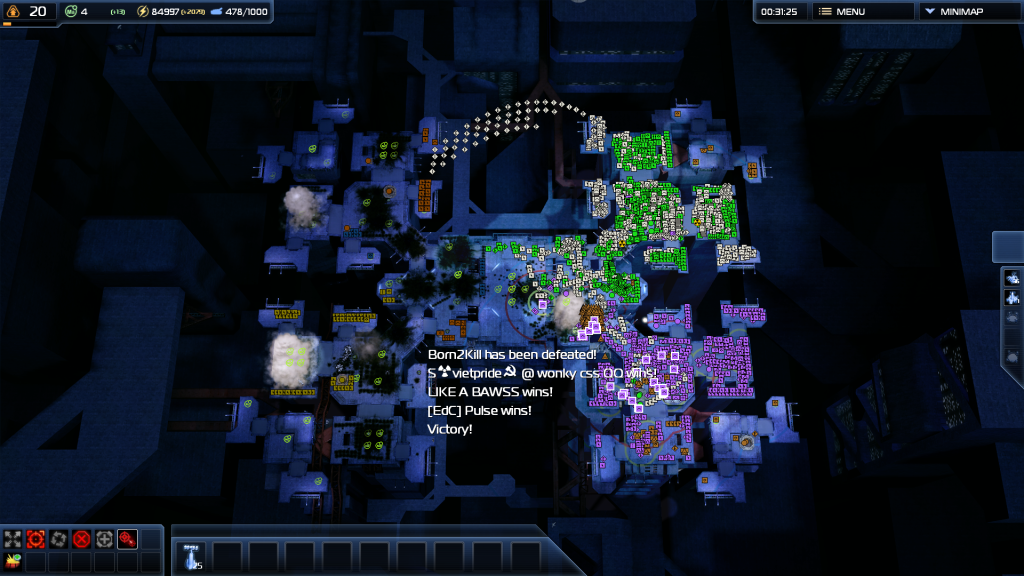The image size is (1024, 576).
Task: Select the grey crosshair-plus command icon
Action: 105,539
